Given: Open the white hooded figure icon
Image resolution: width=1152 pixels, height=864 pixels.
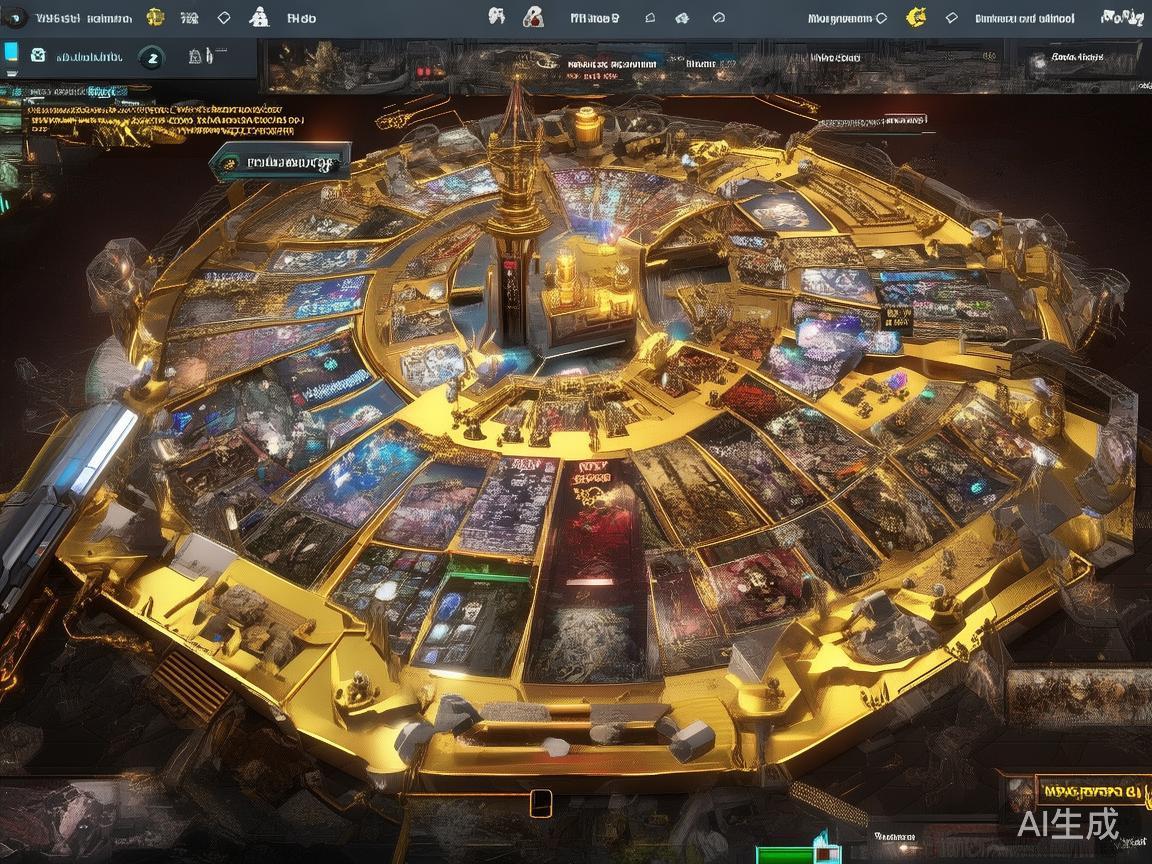Looking at the screenshot, I should (259, 17).
